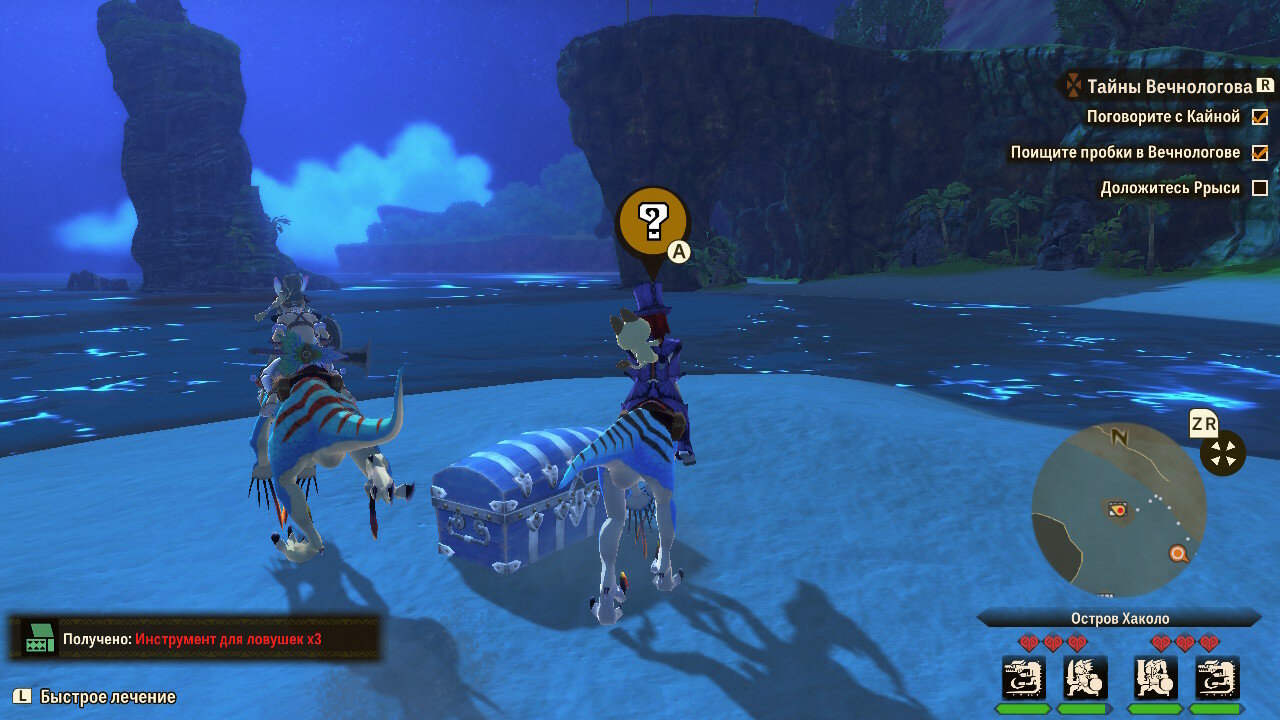Select the orange quest marker on minimap
The width and height of the screenshot is (1280, 720).
coord(1179,553)
